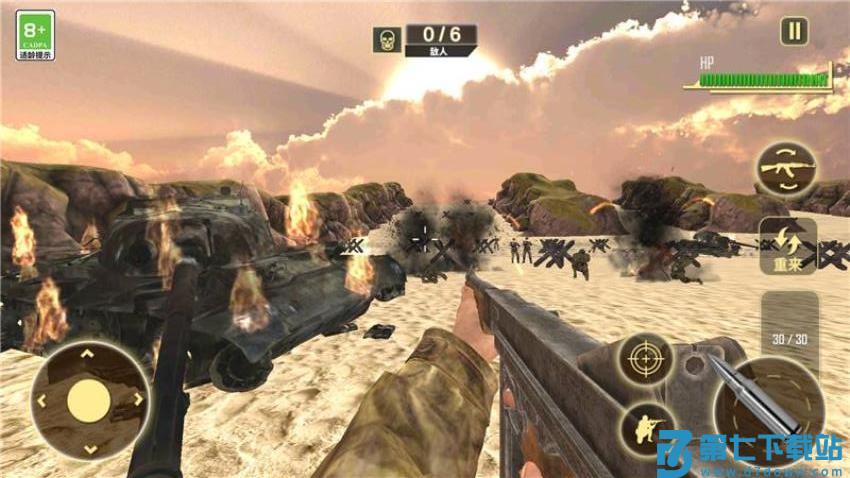
Task: Activate the crosshair aim button
Action: tap(644, 360)
